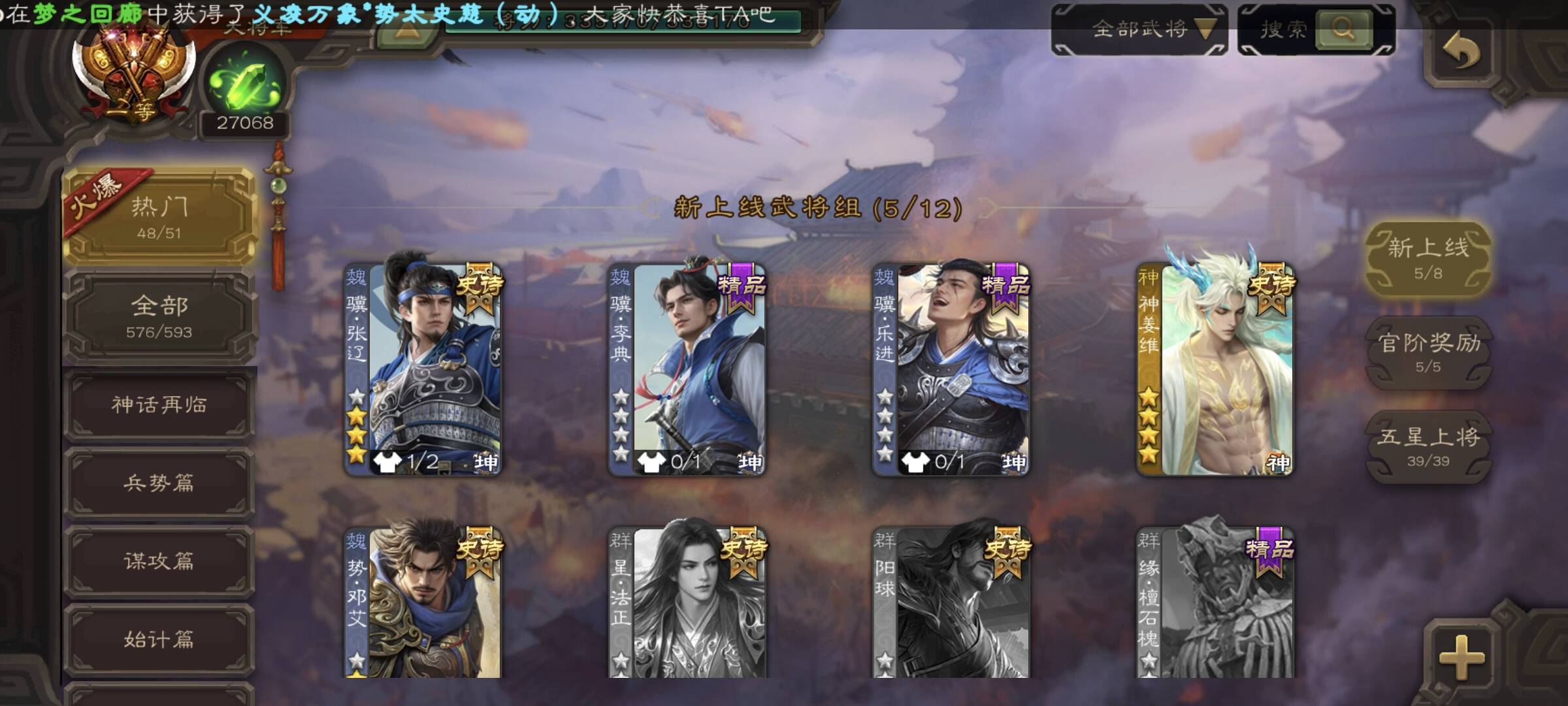
Task: Show the 五星上将 group tab
Action: (1428, 446)
